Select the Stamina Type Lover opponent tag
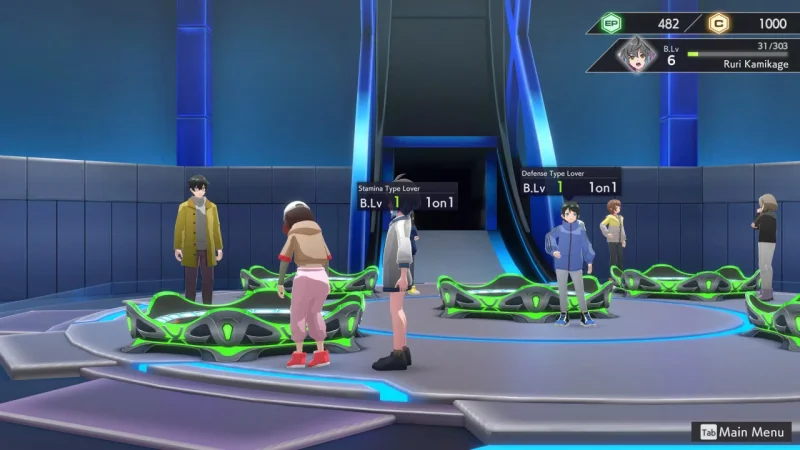Image resolution: width=800 pixels, height=450 pixels. [407, 195]
